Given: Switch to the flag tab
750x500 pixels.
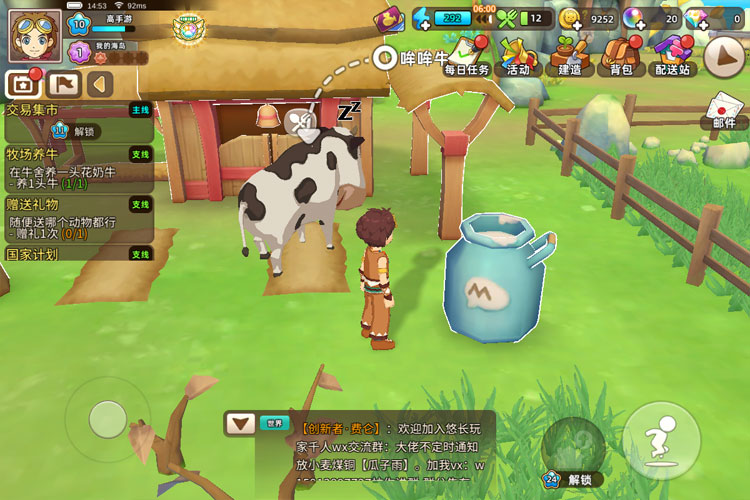Looking at the screenshot, I should (62, 84).
